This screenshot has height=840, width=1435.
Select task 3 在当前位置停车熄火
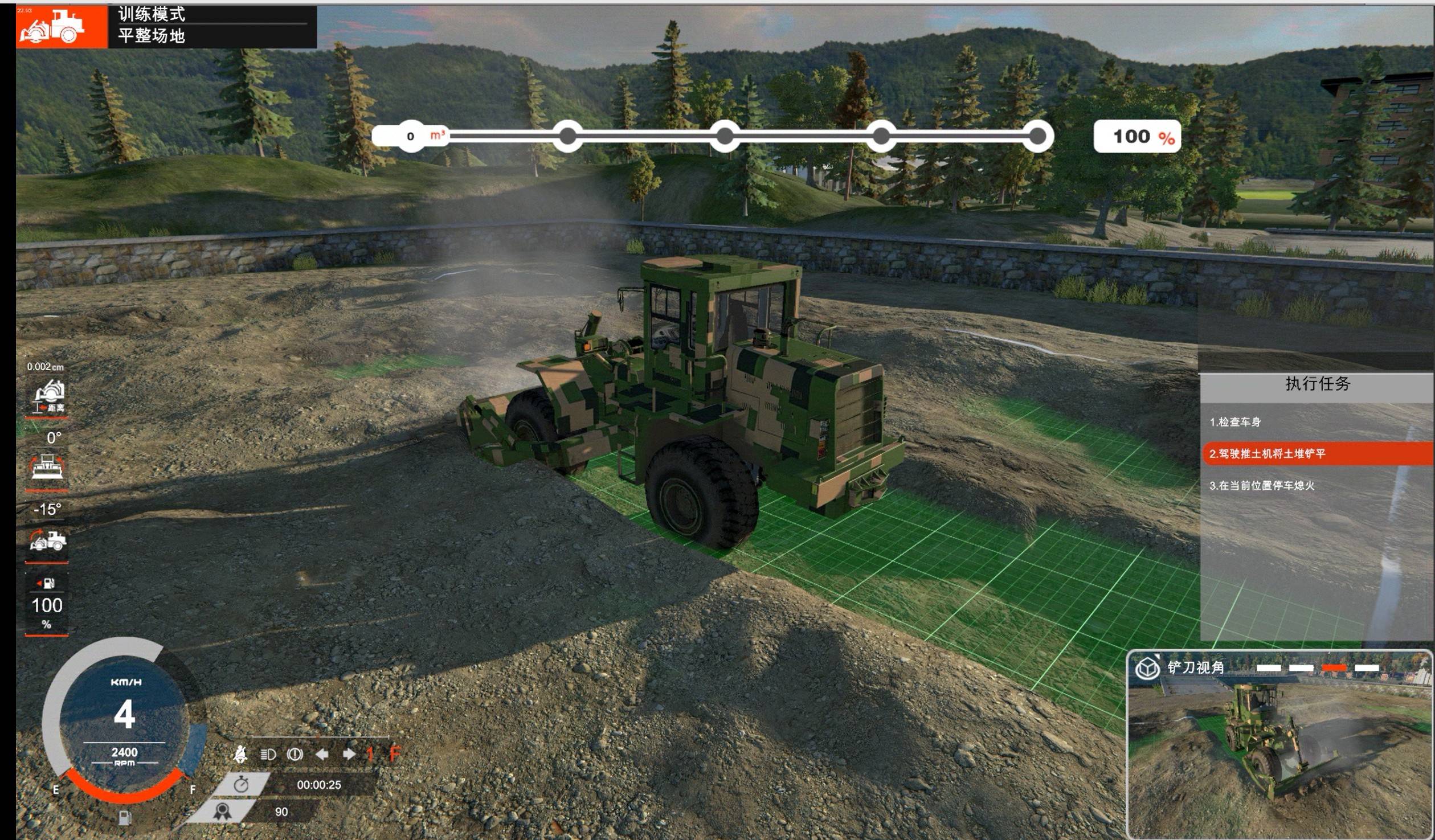click(1261, 486)
